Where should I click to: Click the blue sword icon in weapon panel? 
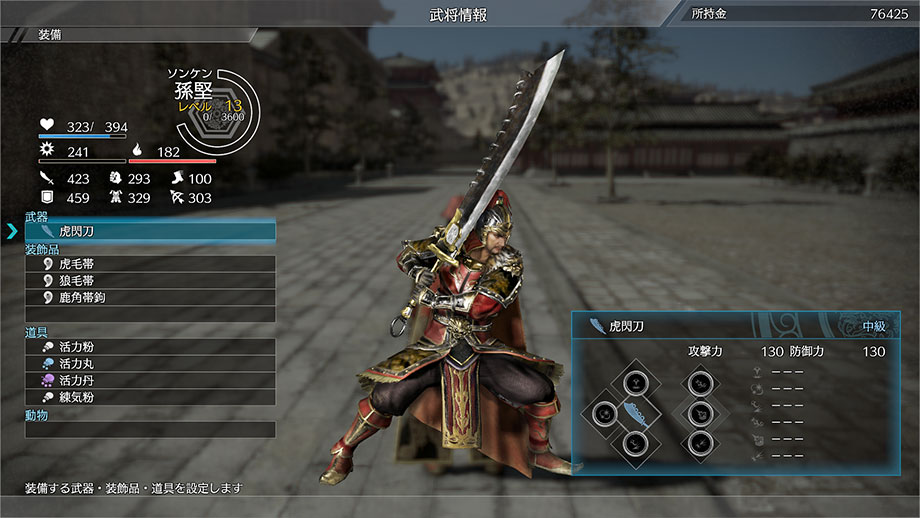(x=635, y=414)
